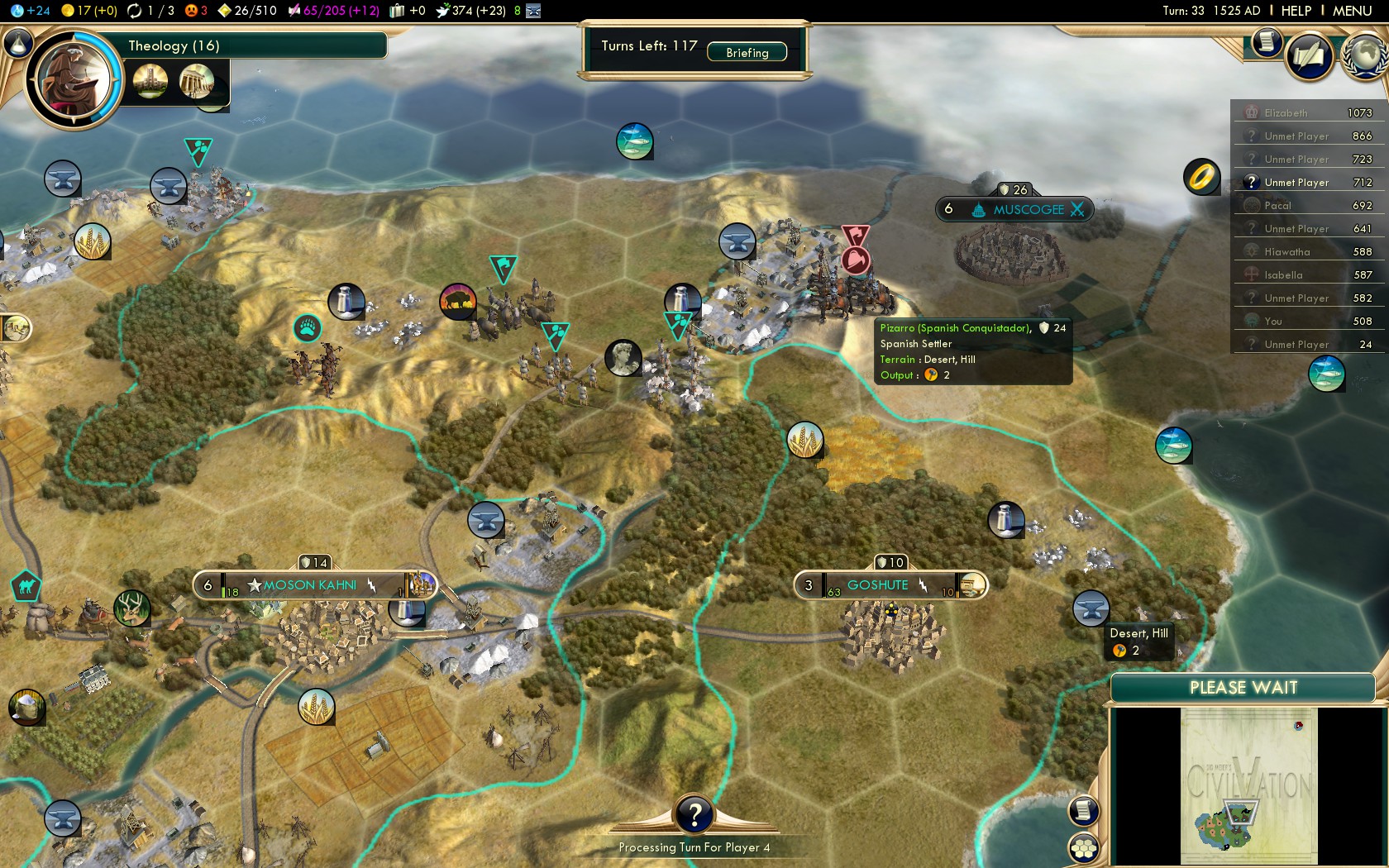Open the diplomacy globe overview
Image resolution: width=1389 pixels, height=868 pixels.
pos(1364,56)
